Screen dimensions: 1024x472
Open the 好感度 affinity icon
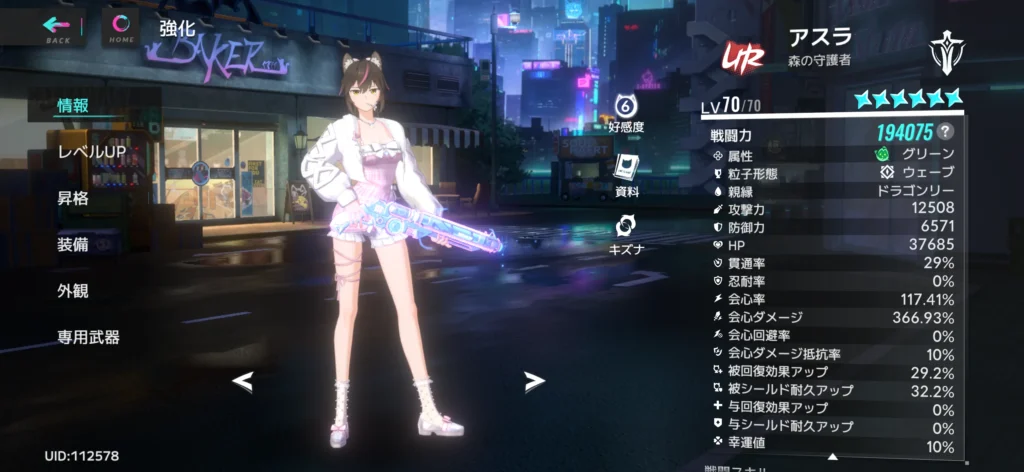[626, 112]
